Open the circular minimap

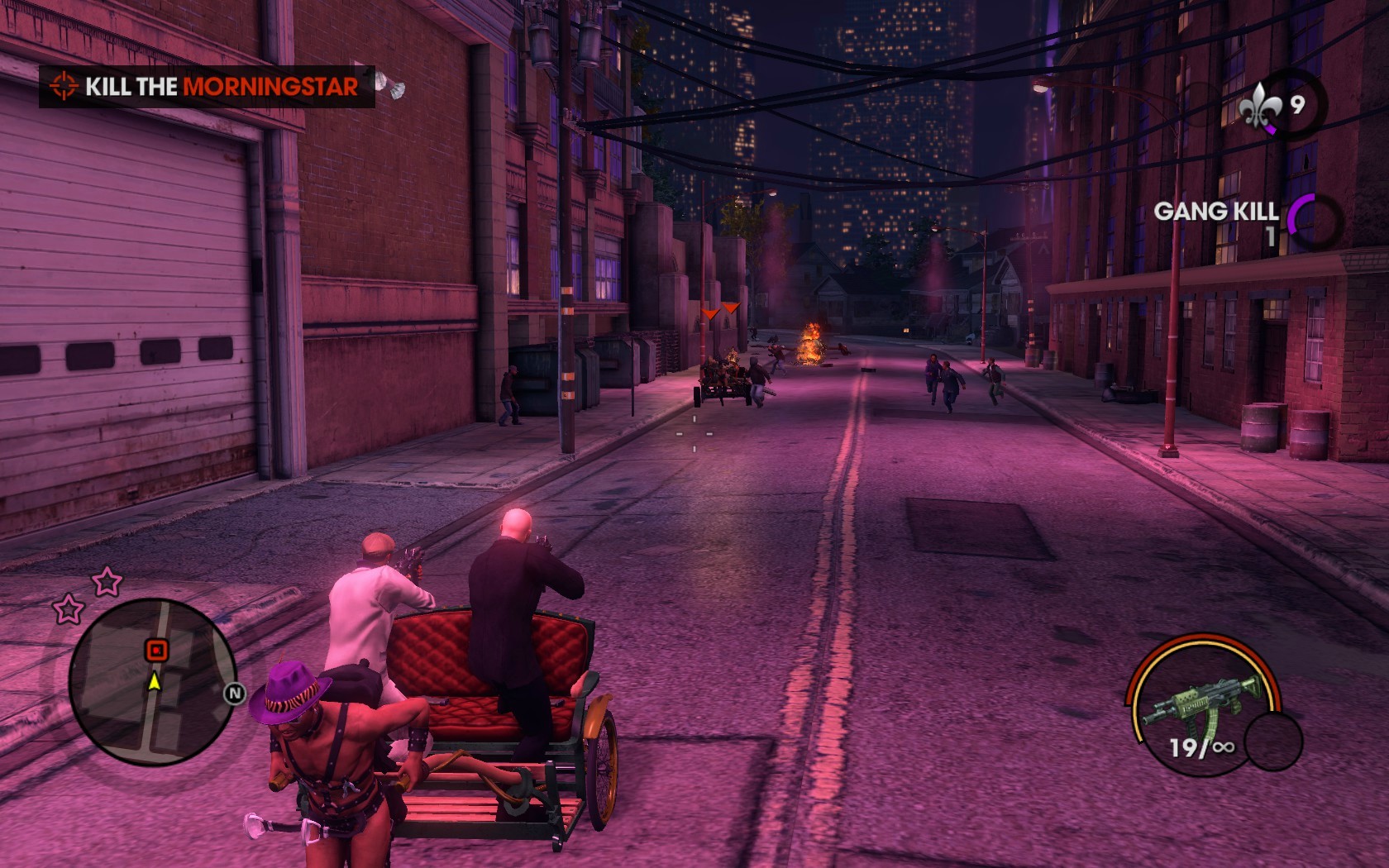pos(152,682)
